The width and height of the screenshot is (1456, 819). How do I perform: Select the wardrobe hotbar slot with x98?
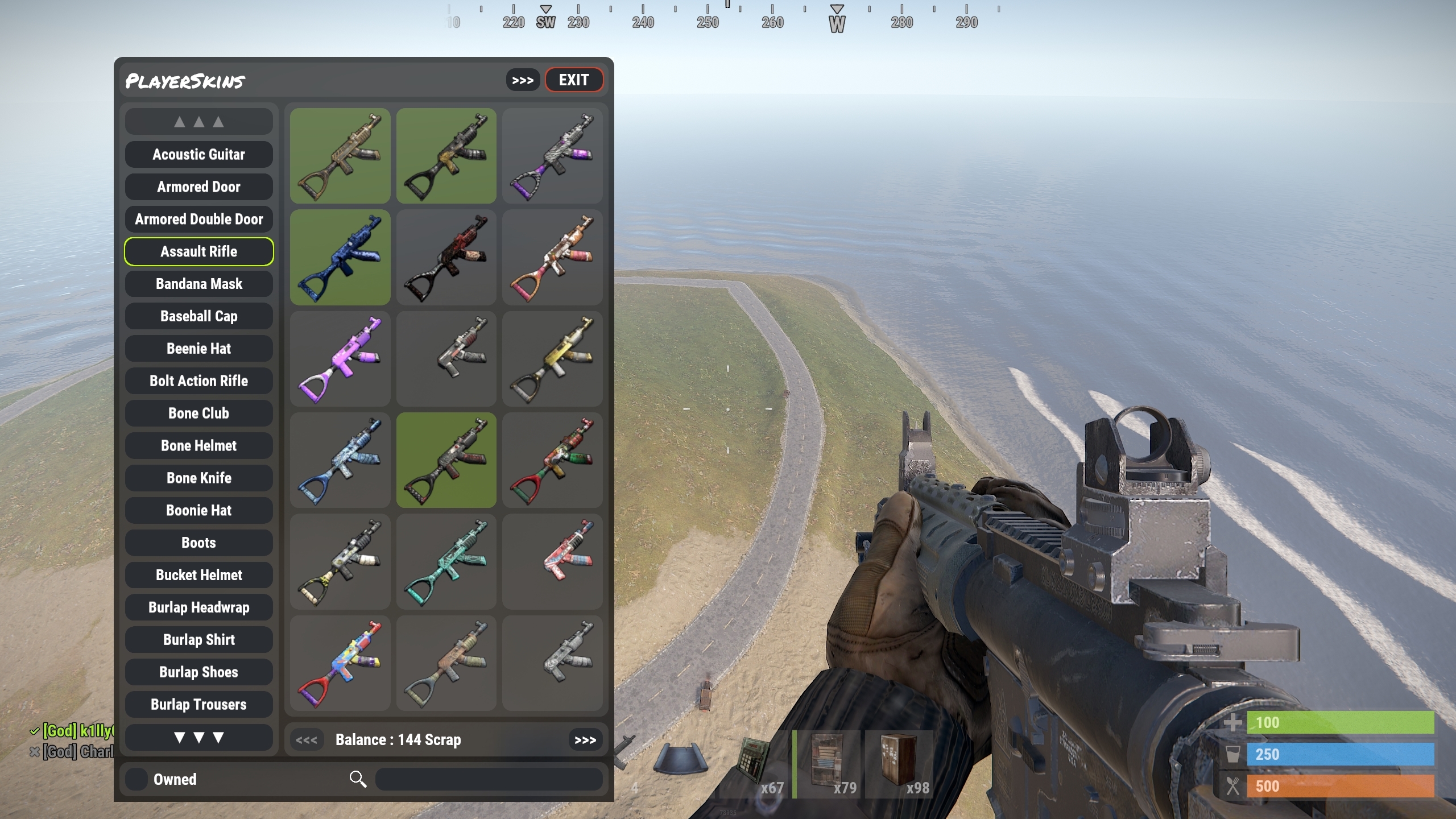(899, 764)
